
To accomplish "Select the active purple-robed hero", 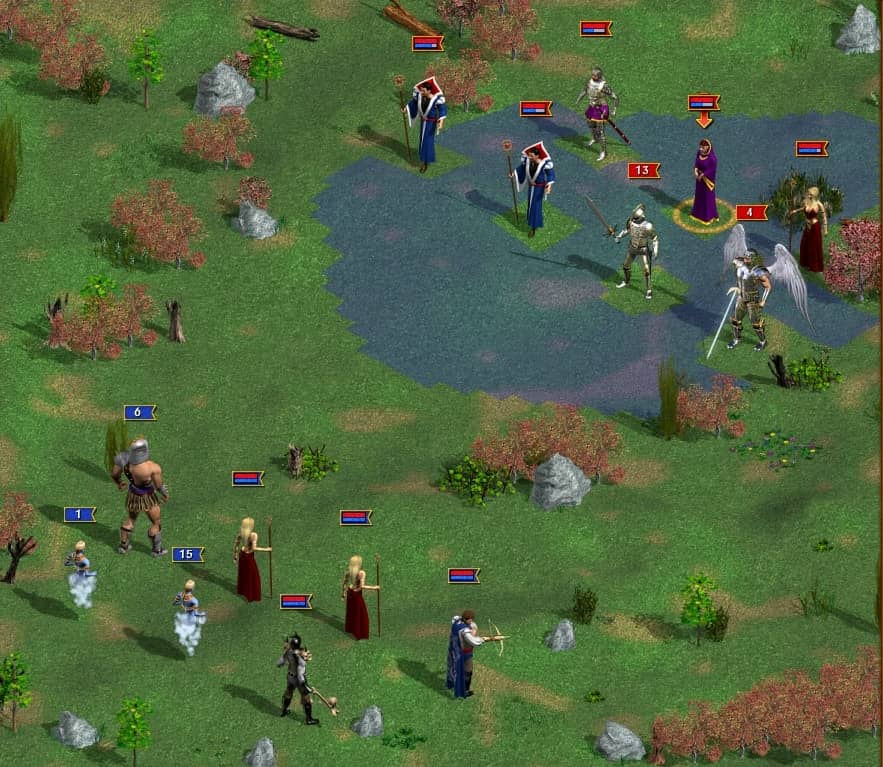I will coord(705,184).
